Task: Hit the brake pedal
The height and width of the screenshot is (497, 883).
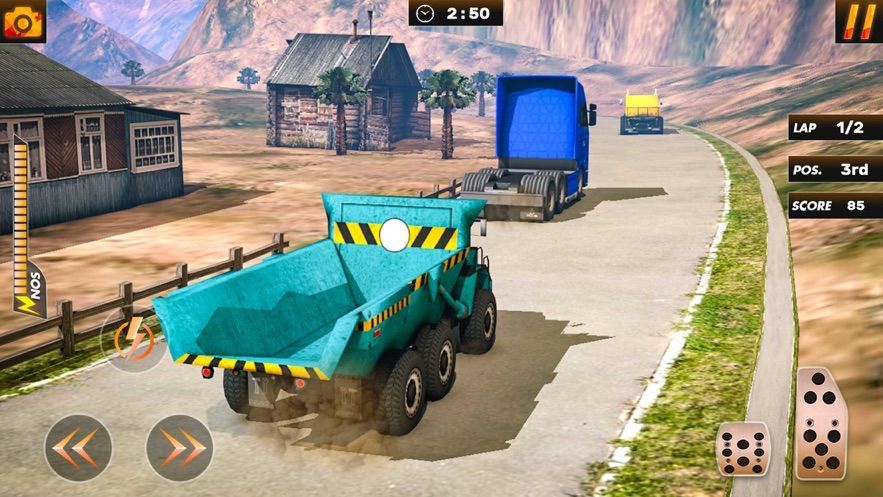Action: [743, 449]
